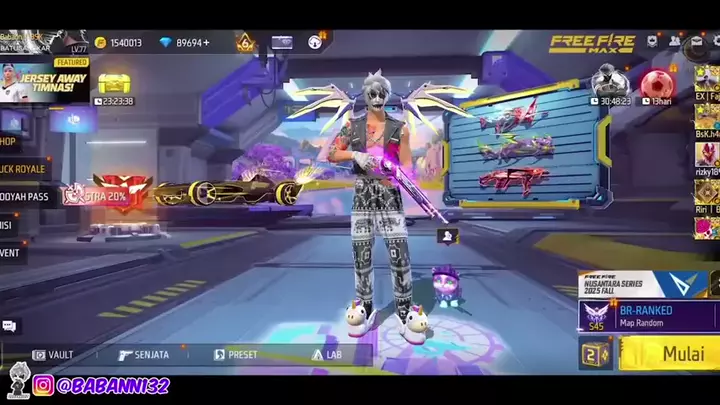Open the red soccer ball event icon
Screen dimensions: 720x405
pyautogui.click(x=656, y=84)
